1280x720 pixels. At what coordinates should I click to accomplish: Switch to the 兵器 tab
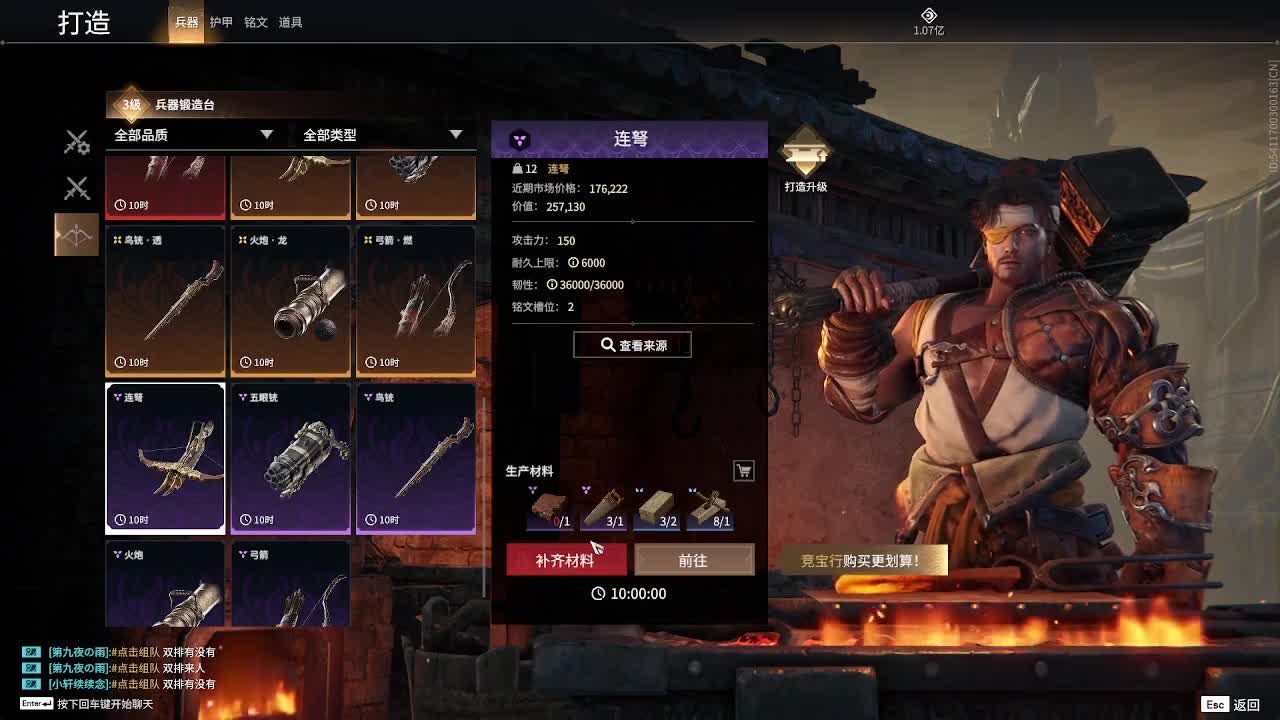point(187,22)
